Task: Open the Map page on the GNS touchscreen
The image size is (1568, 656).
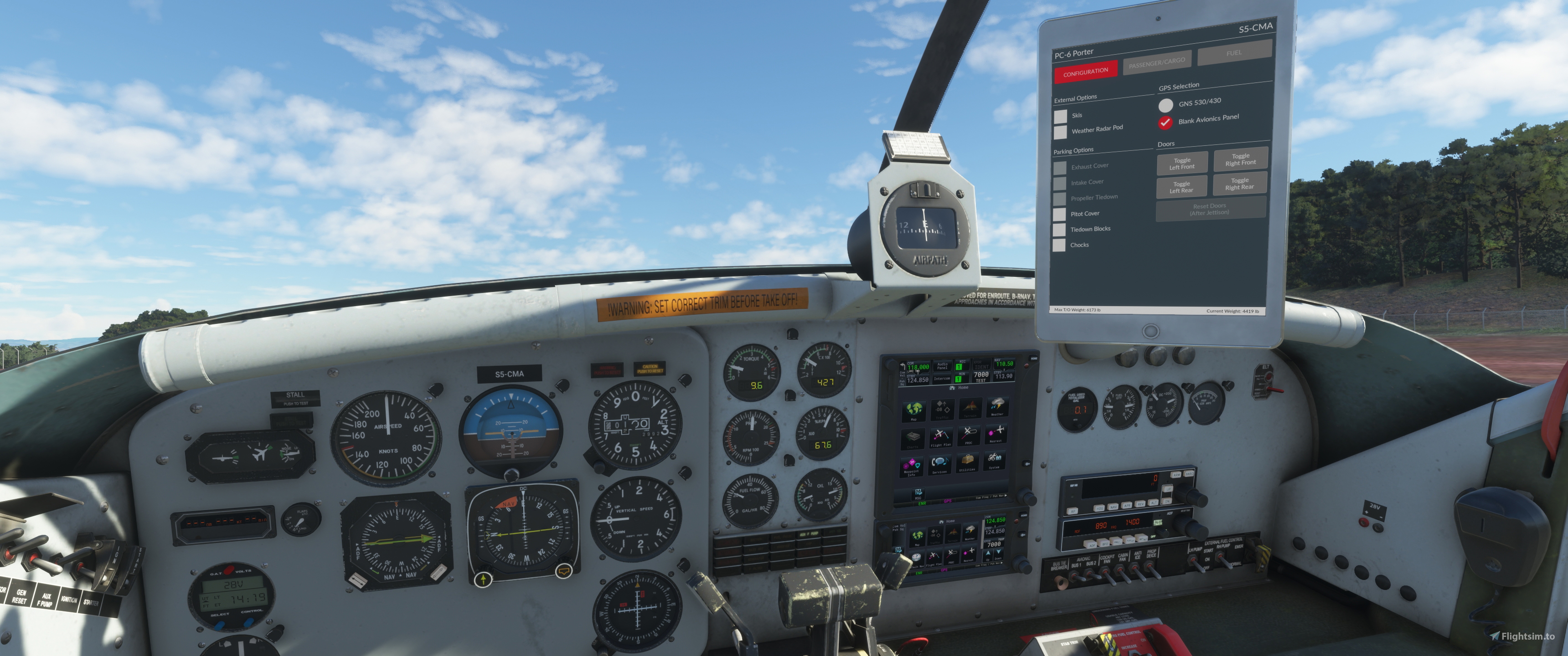Action: pos(914,411)
